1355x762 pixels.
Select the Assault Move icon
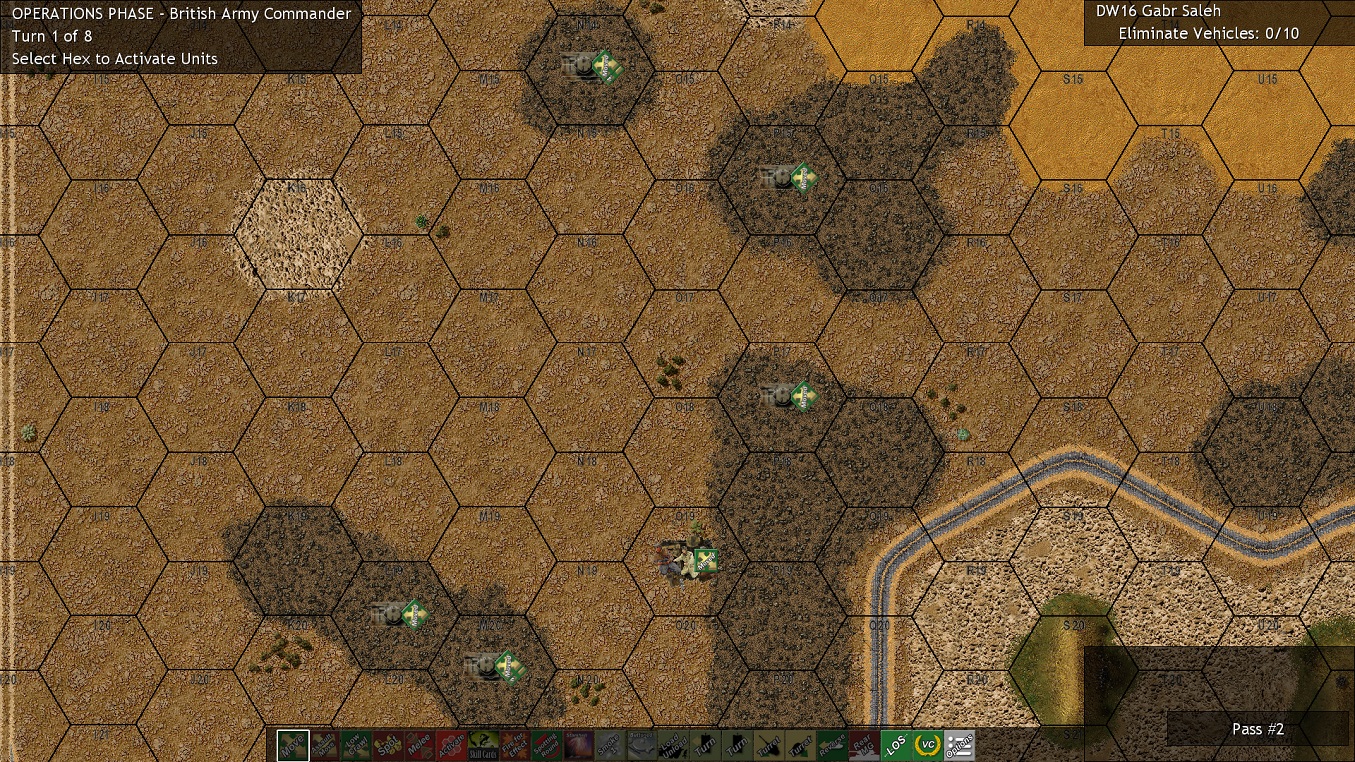click(324, 744)
